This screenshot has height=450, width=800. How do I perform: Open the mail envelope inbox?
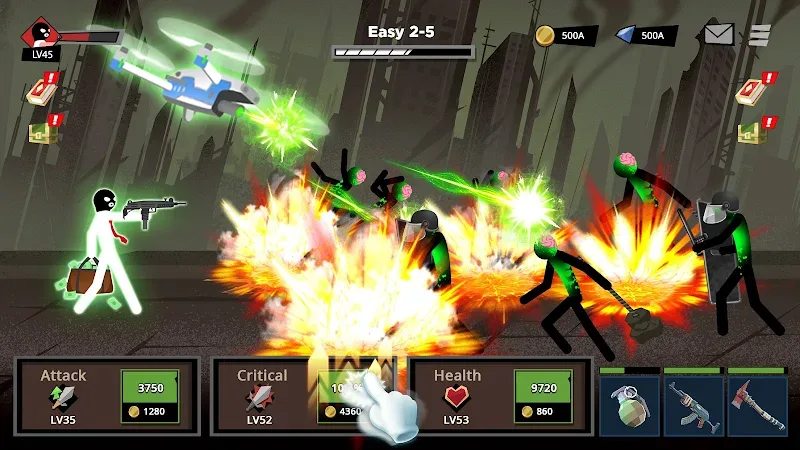point(719,35)
